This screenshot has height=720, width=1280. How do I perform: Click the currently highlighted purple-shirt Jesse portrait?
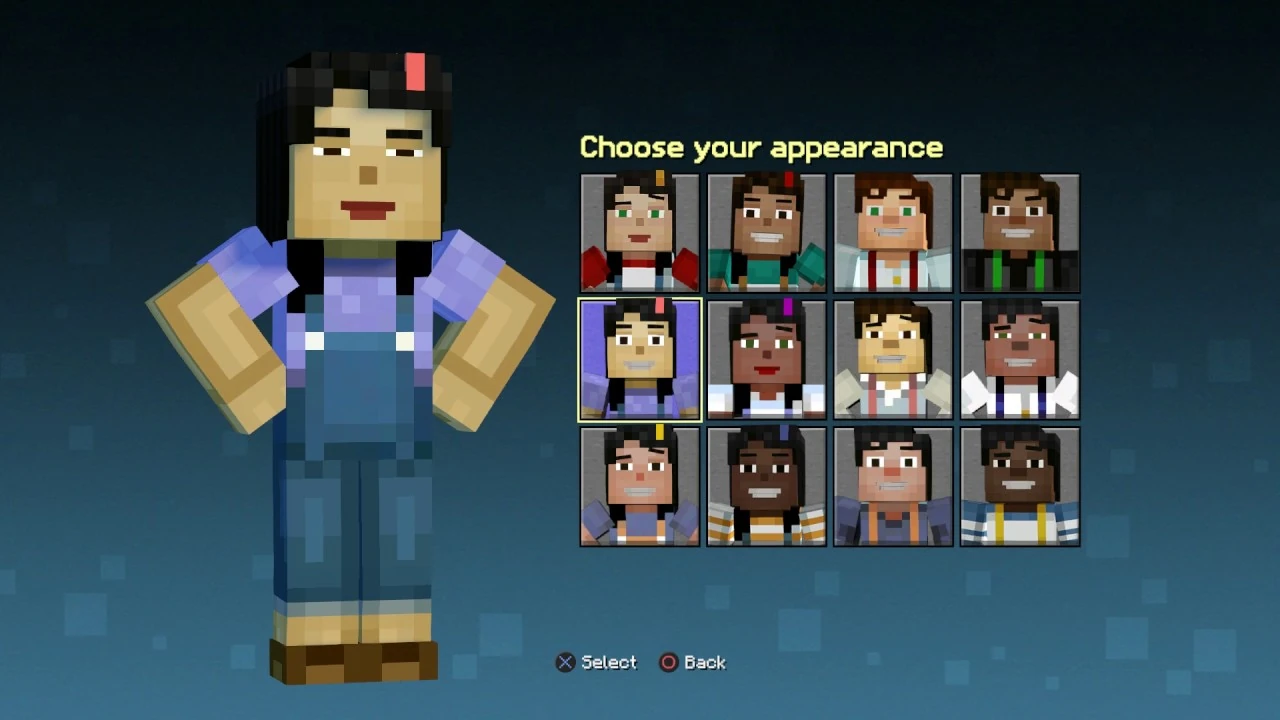[639, 359]
